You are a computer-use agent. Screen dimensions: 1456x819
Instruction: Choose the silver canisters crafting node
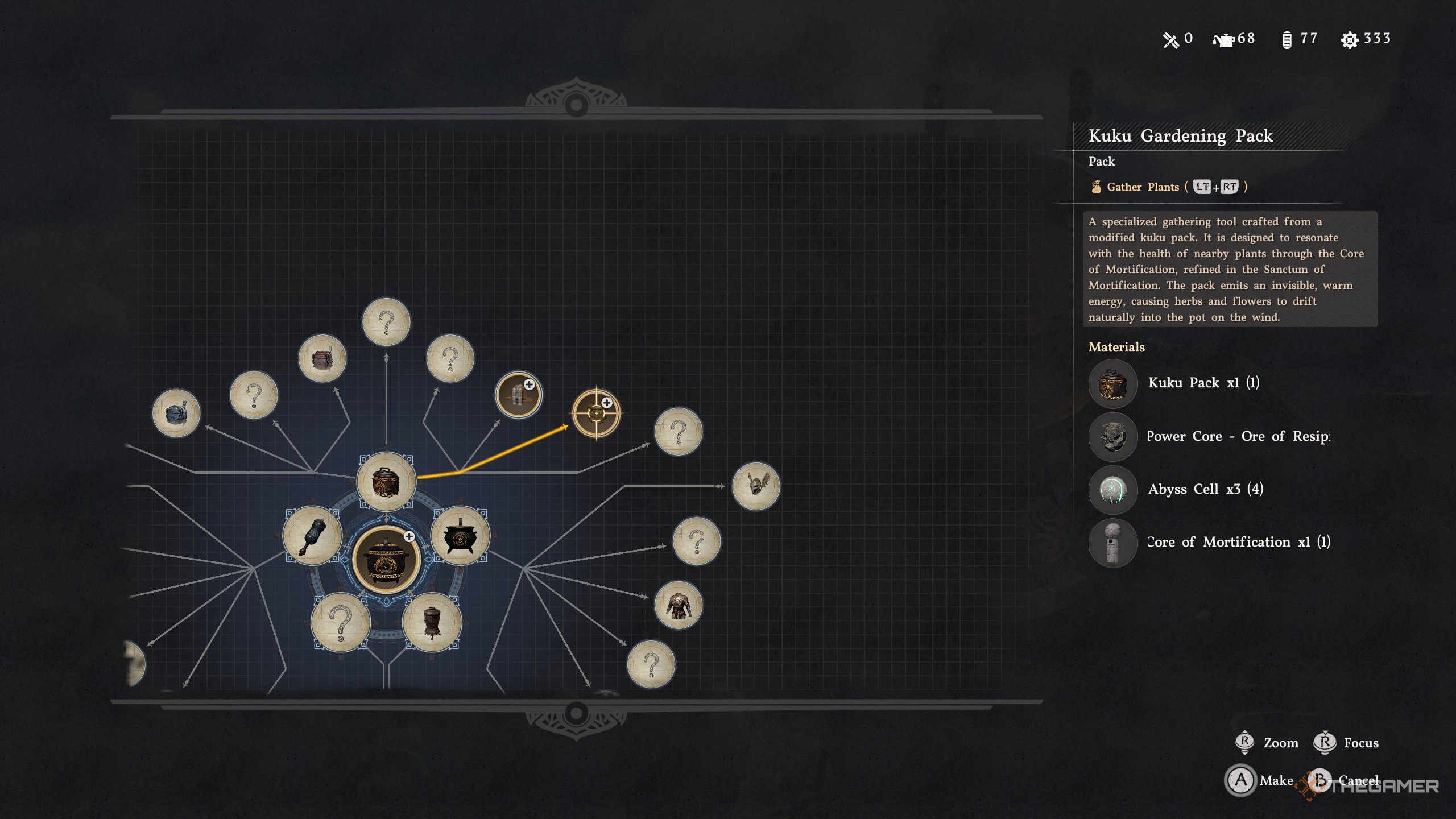coord(518,395)
